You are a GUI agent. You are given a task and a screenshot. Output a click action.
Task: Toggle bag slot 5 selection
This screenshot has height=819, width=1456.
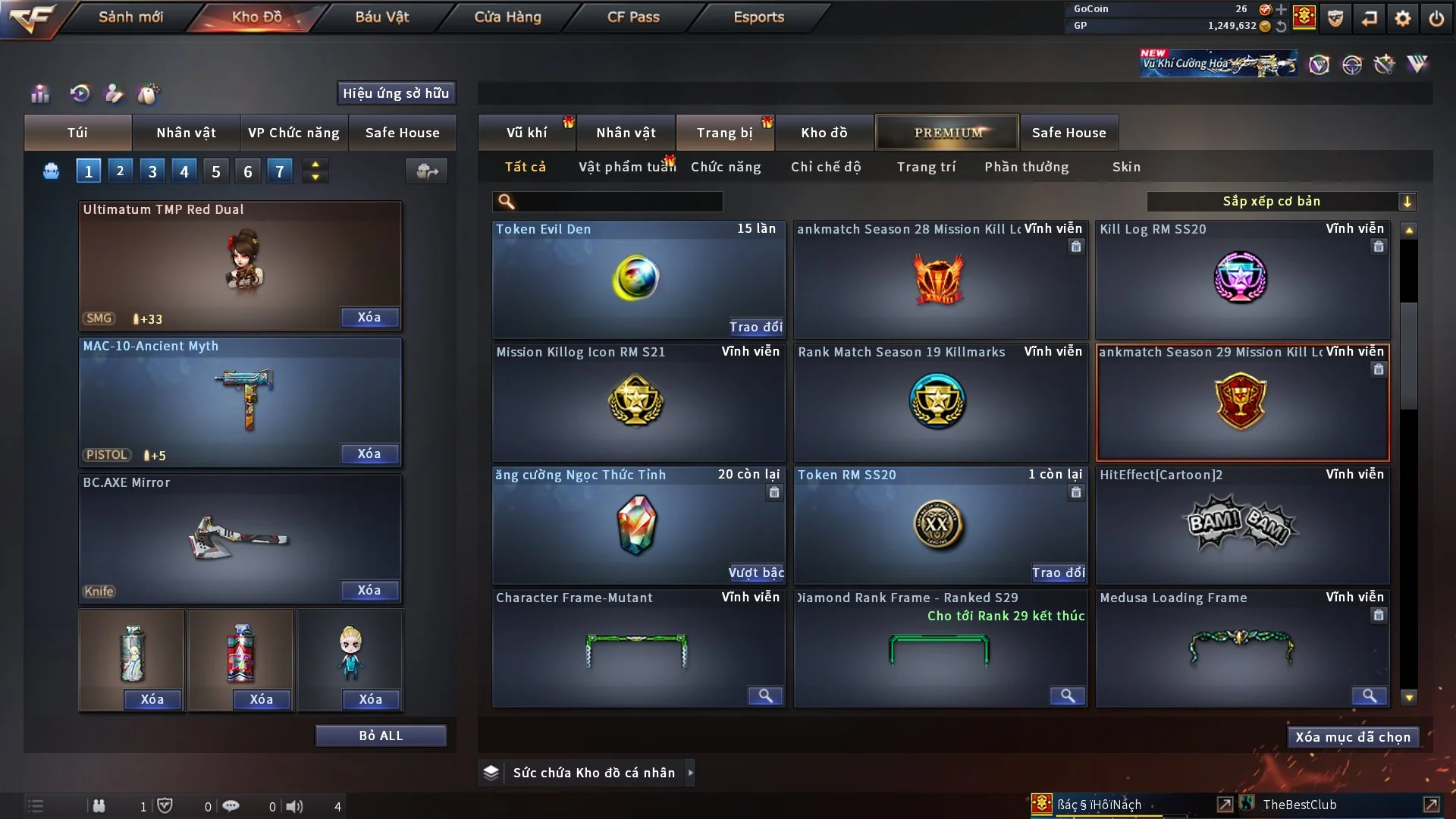tap(215, 171)
